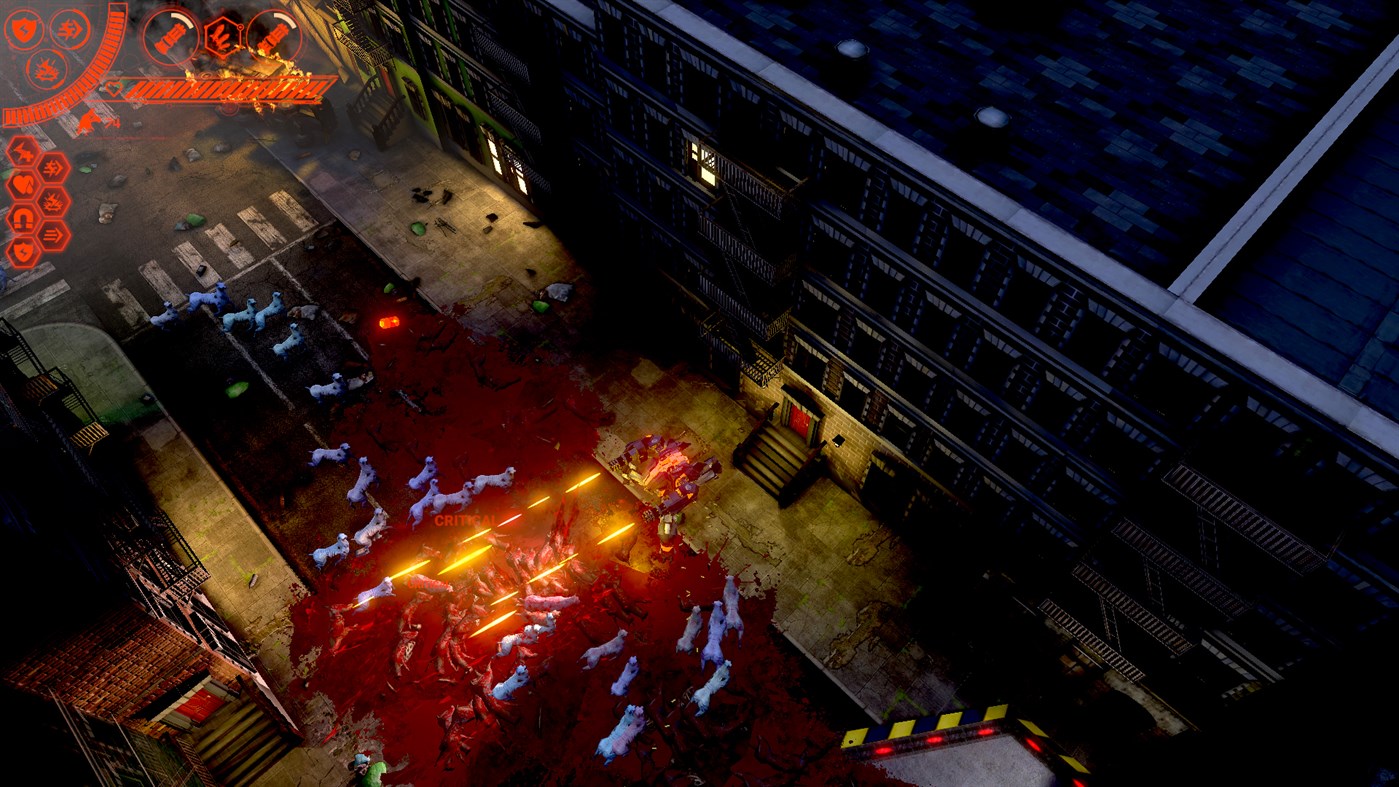Click the small dash-arrow perk hexagon
Viewport: 1399px width, 787px height.
coord(52,165)
